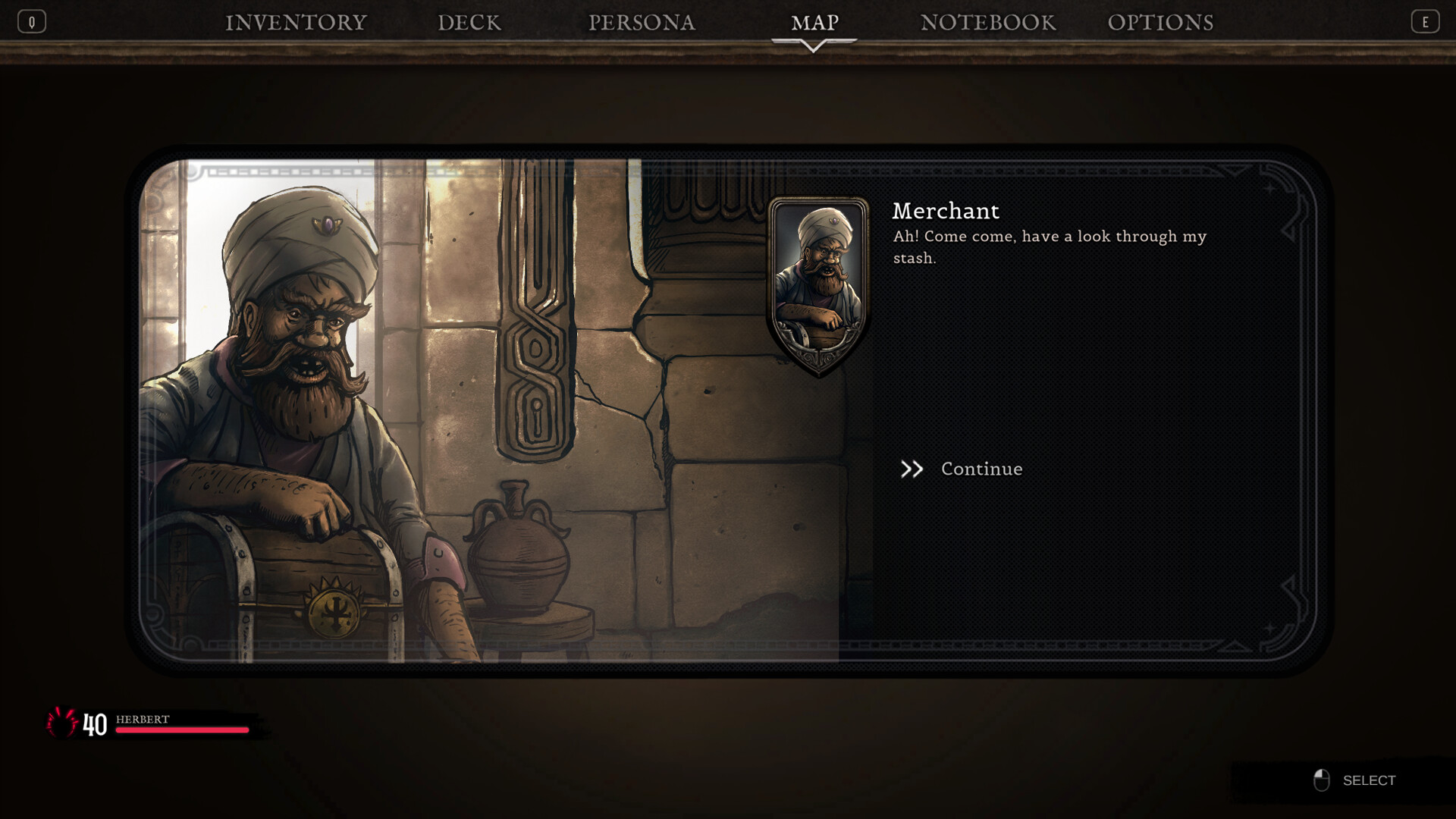Select Continue to browse the stash

(x=981, y=469)
